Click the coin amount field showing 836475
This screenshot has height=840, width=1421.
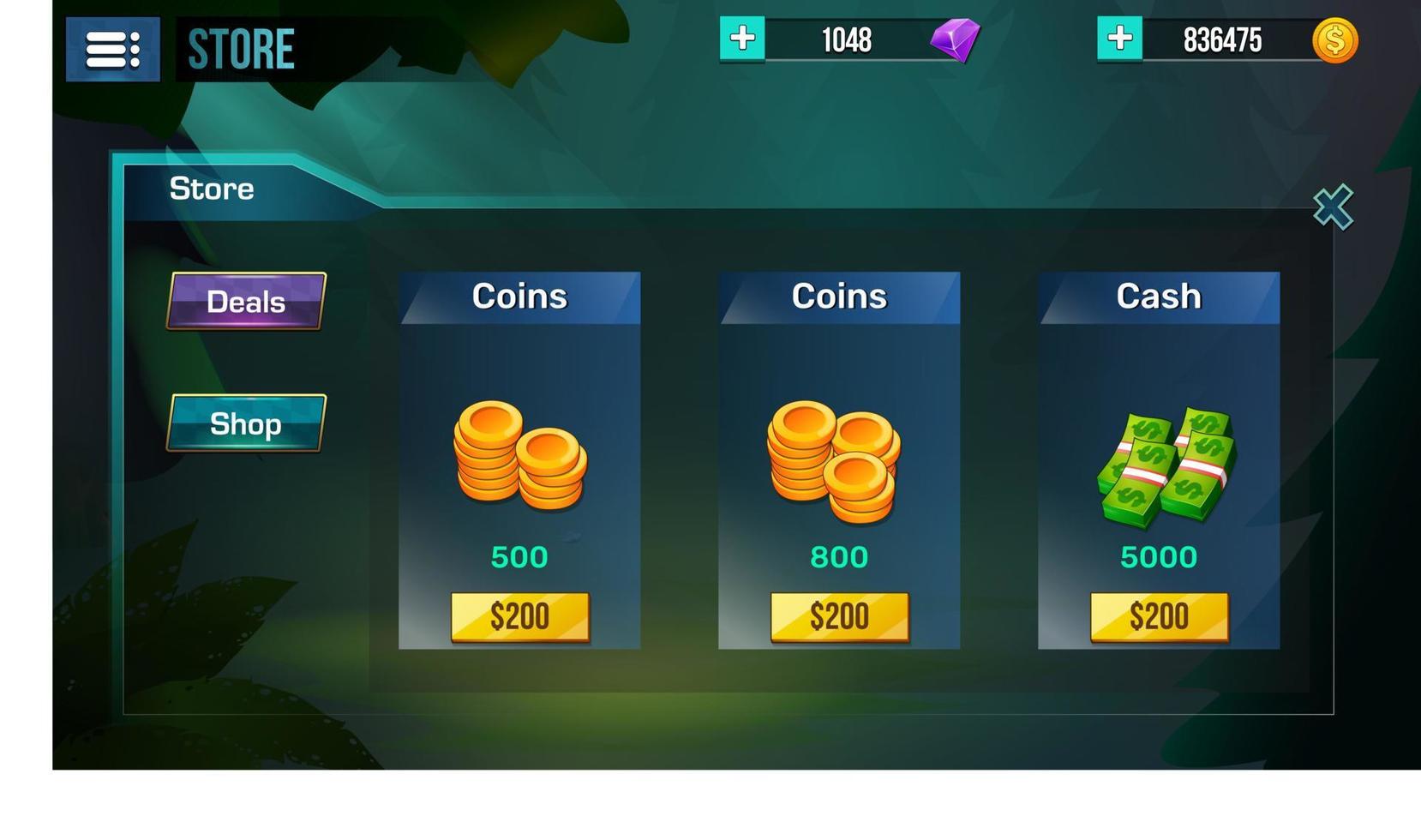(x=1225, y=39)
